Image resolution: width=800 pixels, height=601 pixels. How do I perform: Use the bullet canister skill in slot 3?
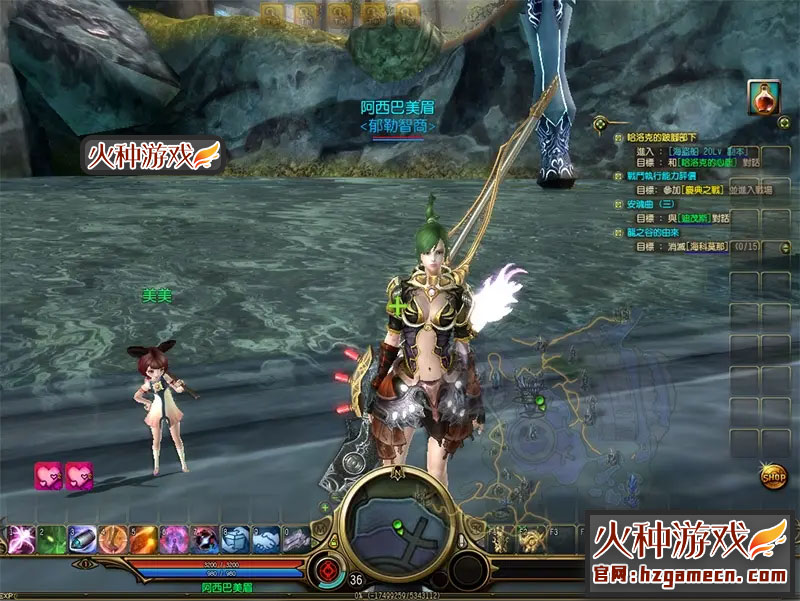(x=83, y=539)
